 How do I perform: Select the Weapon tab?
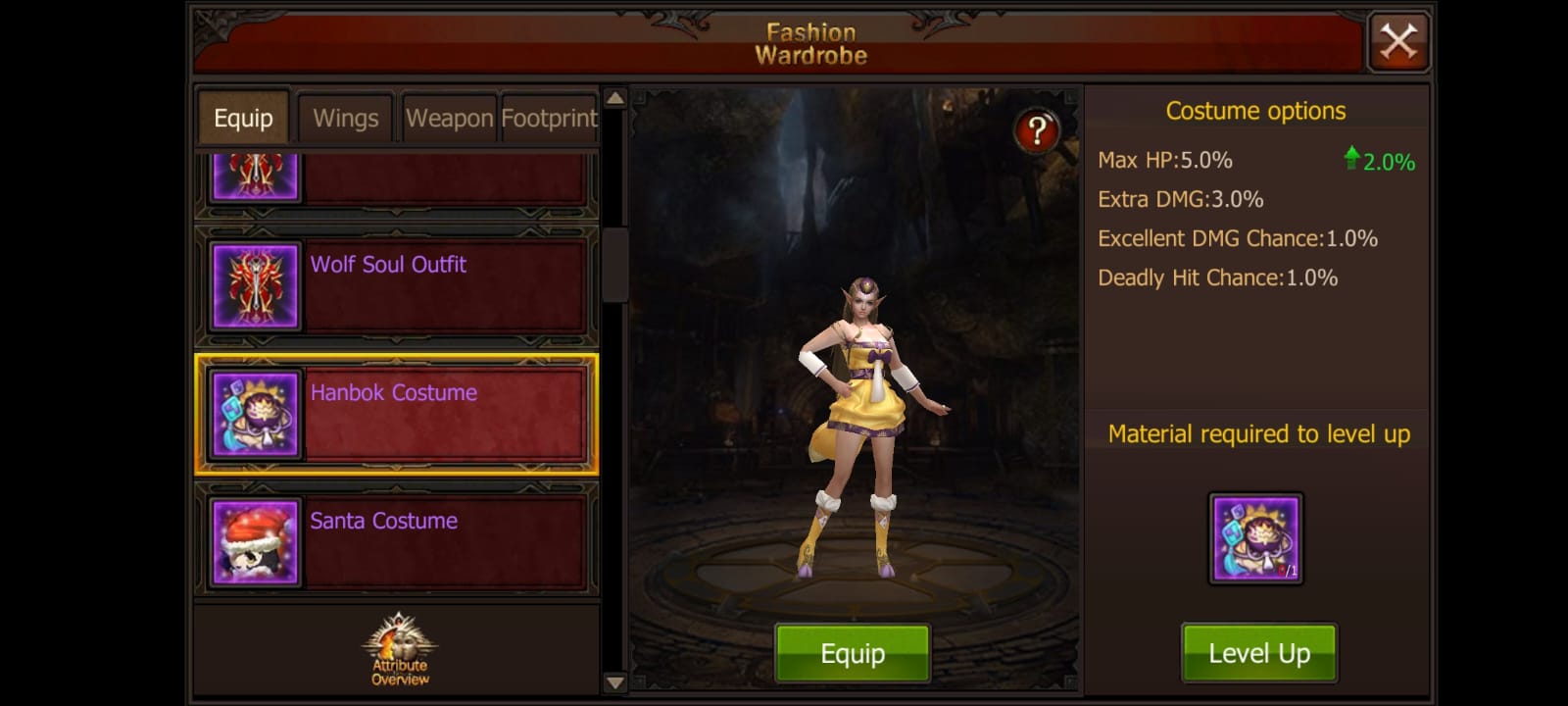[449, 119]
